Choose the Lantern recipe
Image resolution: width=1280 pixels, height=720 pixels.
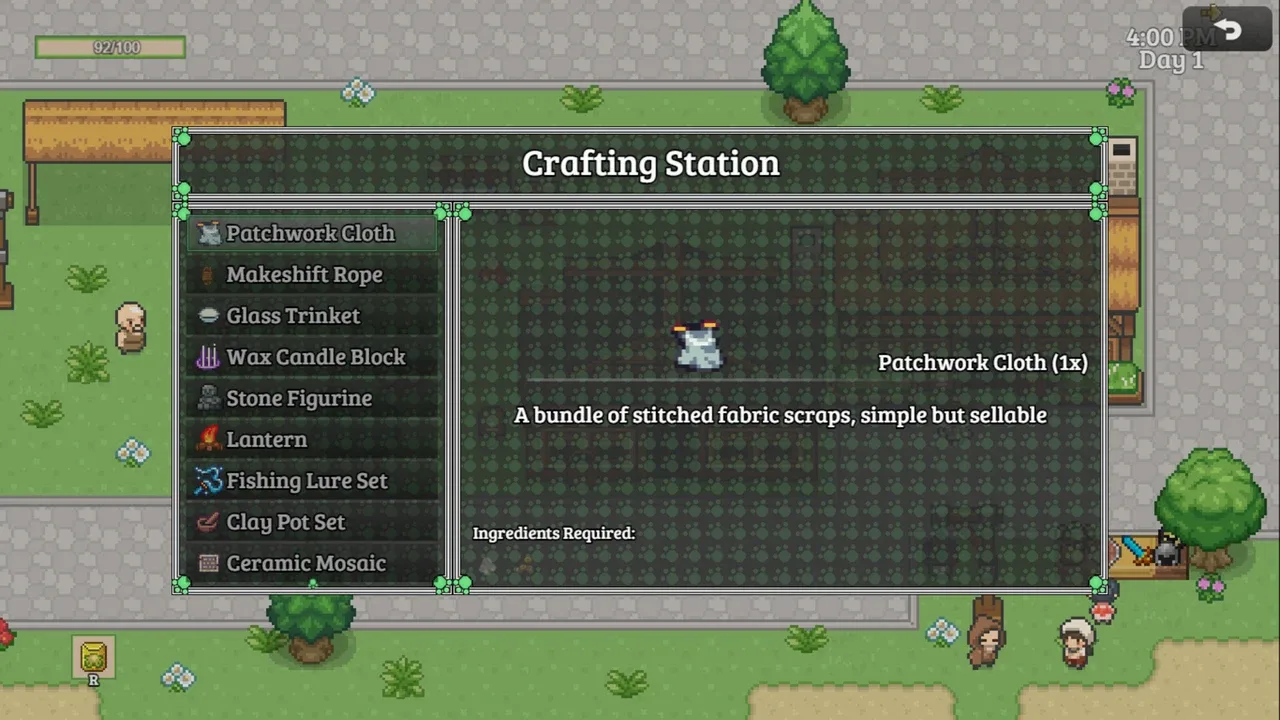(266, 440)
